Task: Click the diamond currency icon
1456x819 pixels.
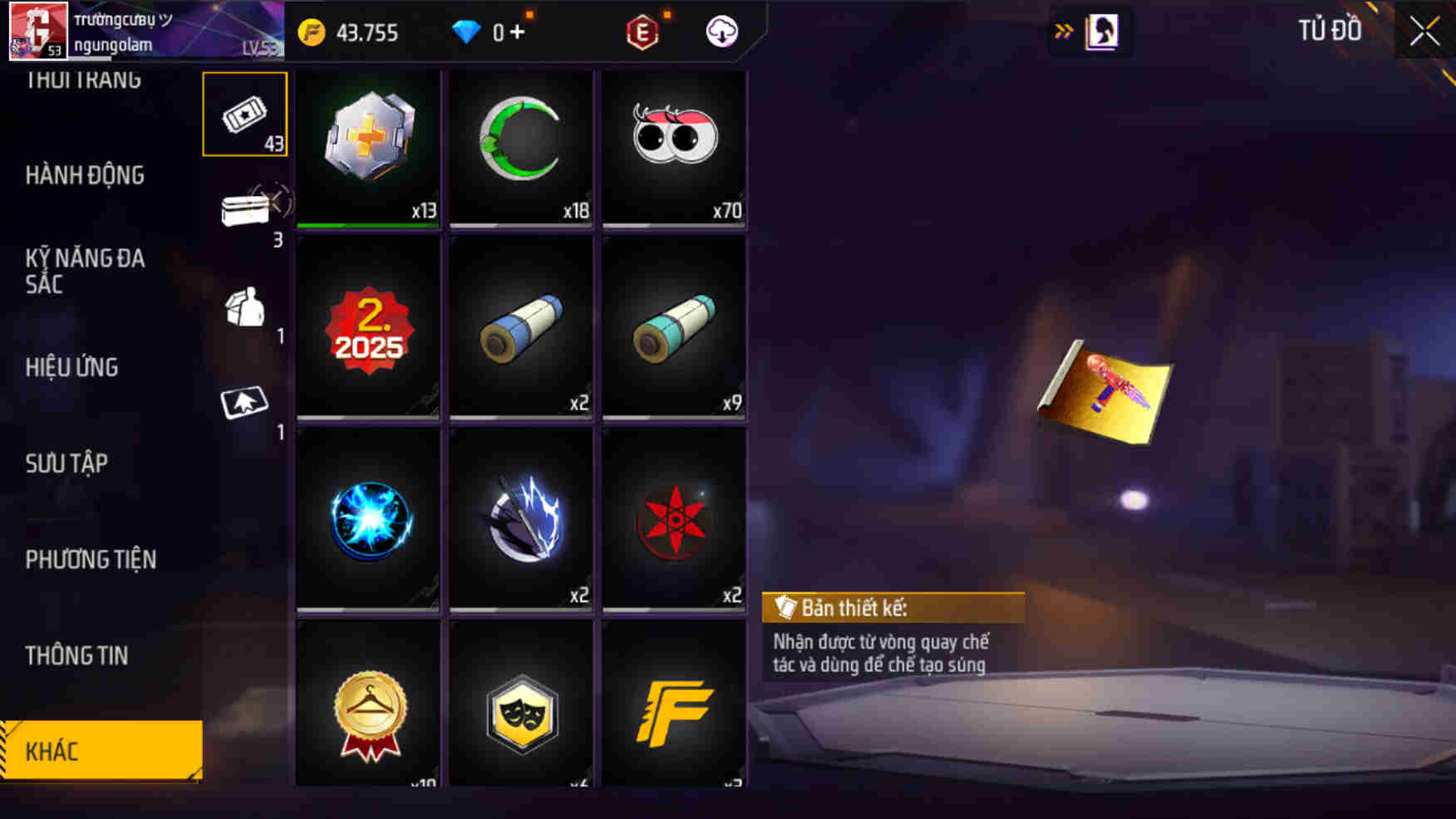Action: [x=466, y=32]
